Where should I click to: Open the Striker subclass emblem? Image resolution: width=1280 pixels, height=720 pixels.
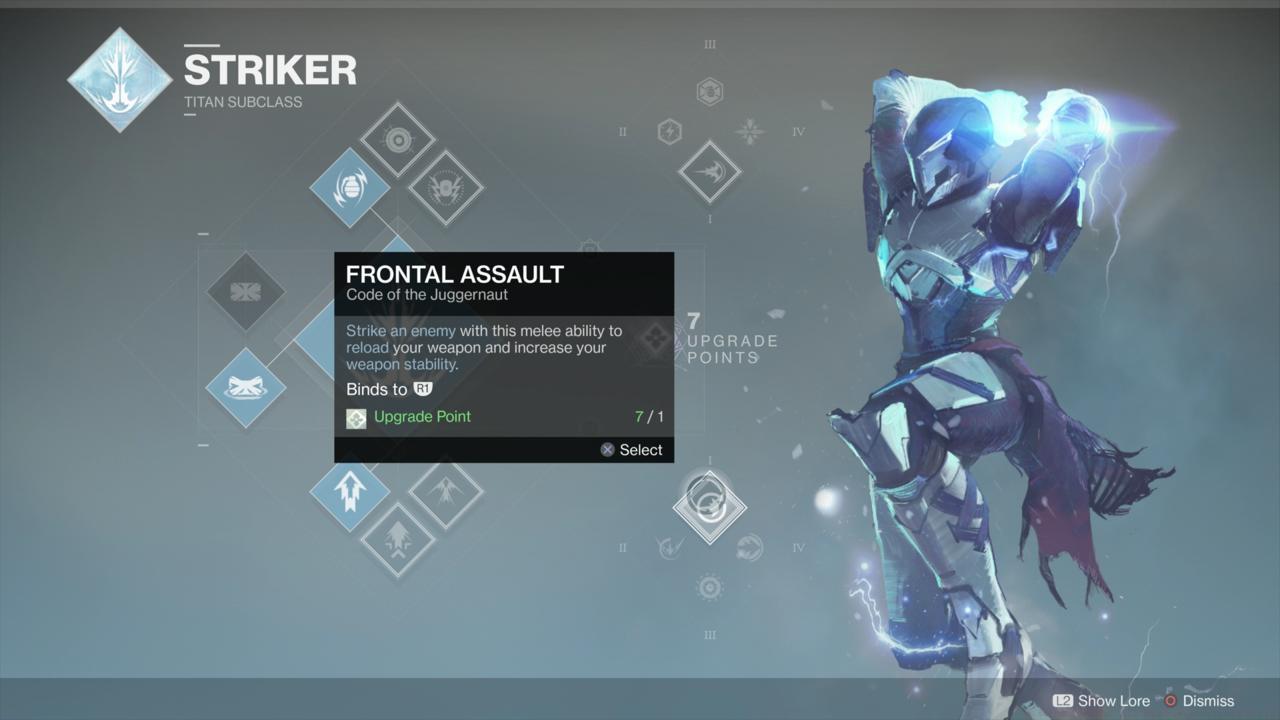click(x=120, y=80)
